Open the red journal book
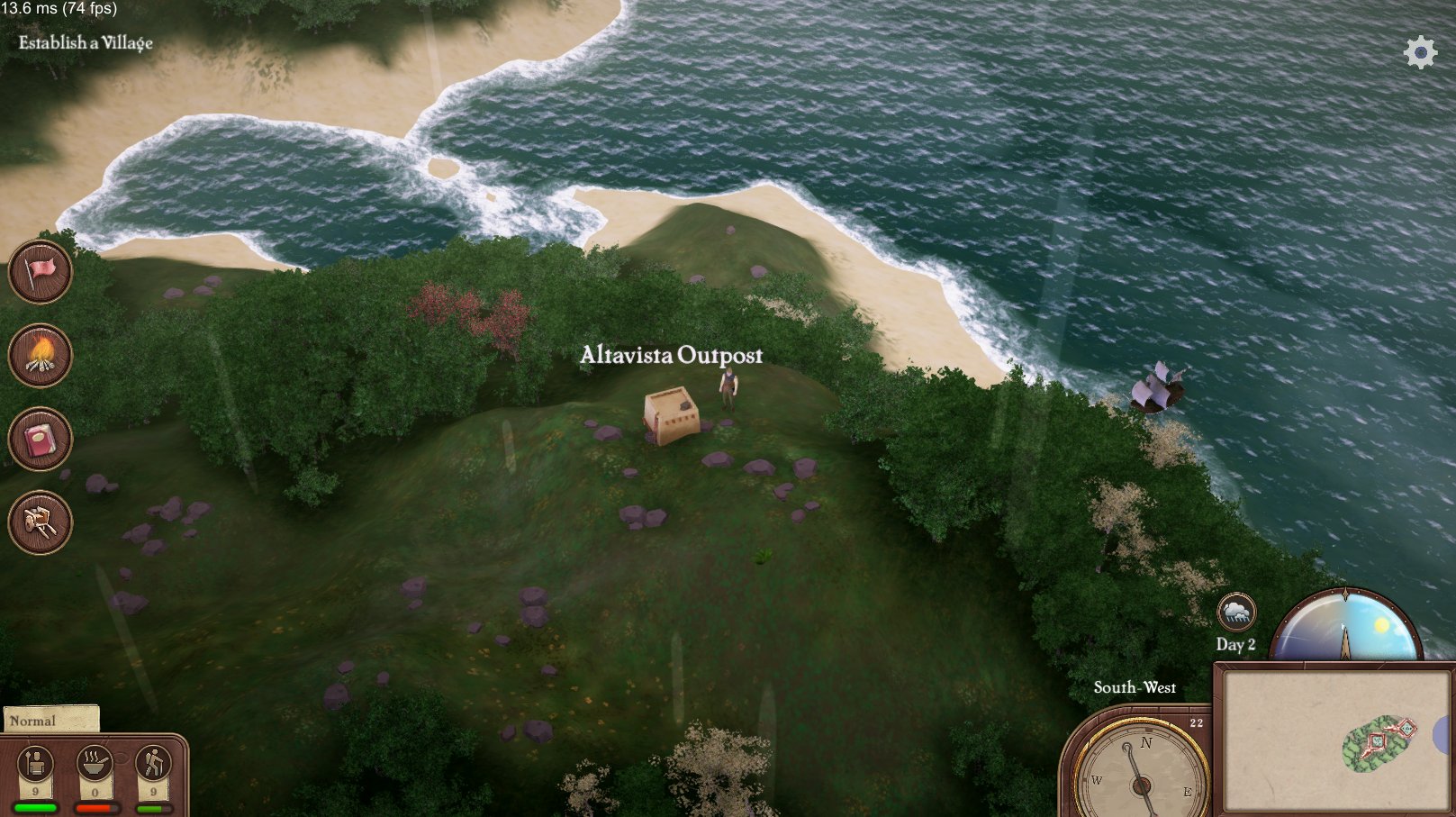Image resolution: width=1456 pixels, height=817 pixels. pos(41,440)
